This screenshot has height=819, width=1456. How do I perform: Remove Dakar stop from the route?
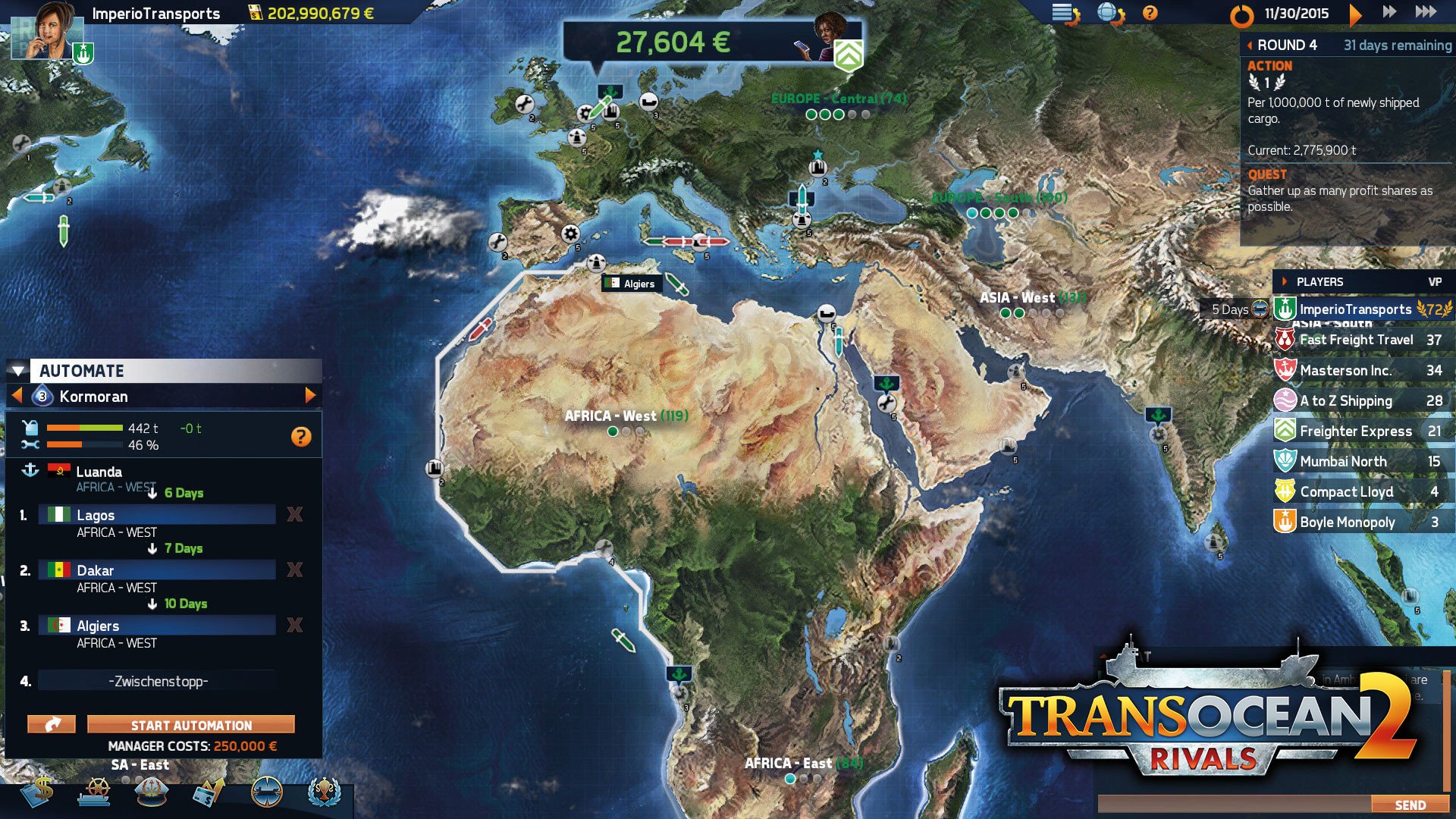[295, 570]
